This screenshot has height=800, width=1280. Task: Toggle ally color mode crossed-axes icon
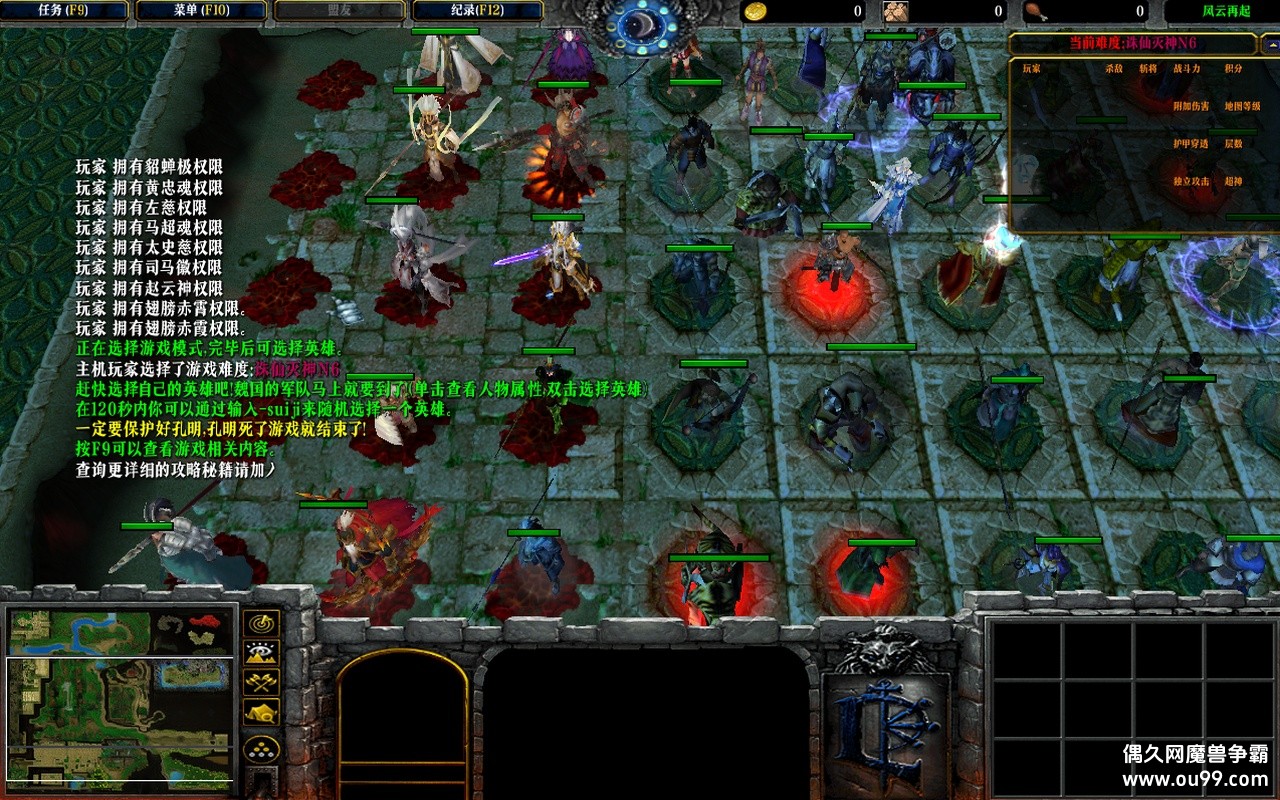[262, 683]
